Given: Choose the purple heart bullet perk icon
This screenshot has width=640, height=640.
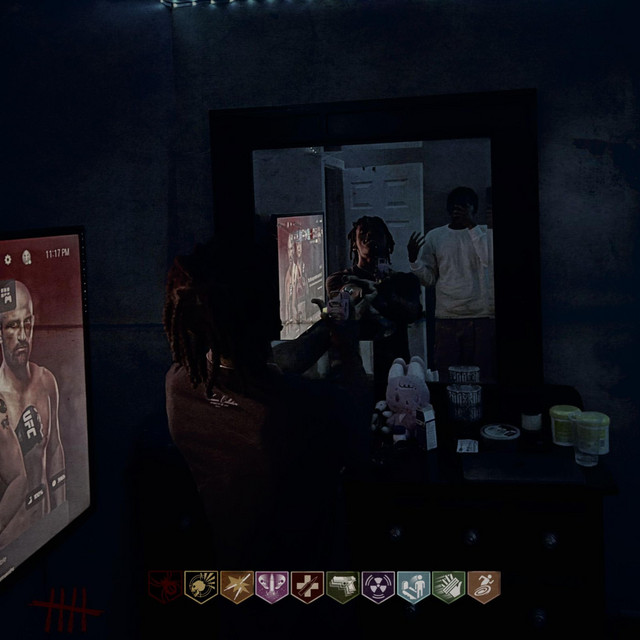Looking at the screenshot, I should 272,586.
